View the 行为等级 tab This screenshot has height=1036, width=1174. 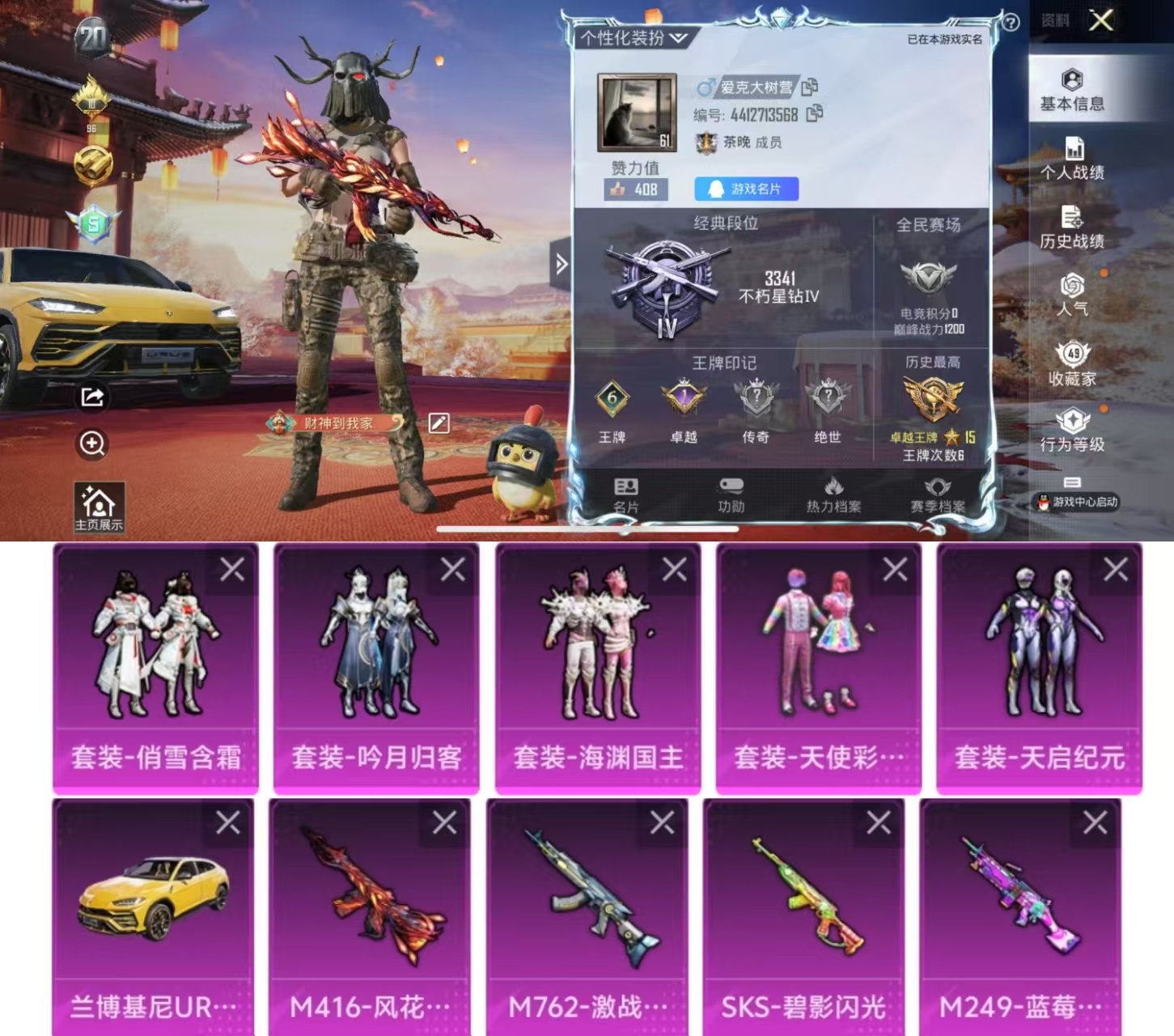1072,431
